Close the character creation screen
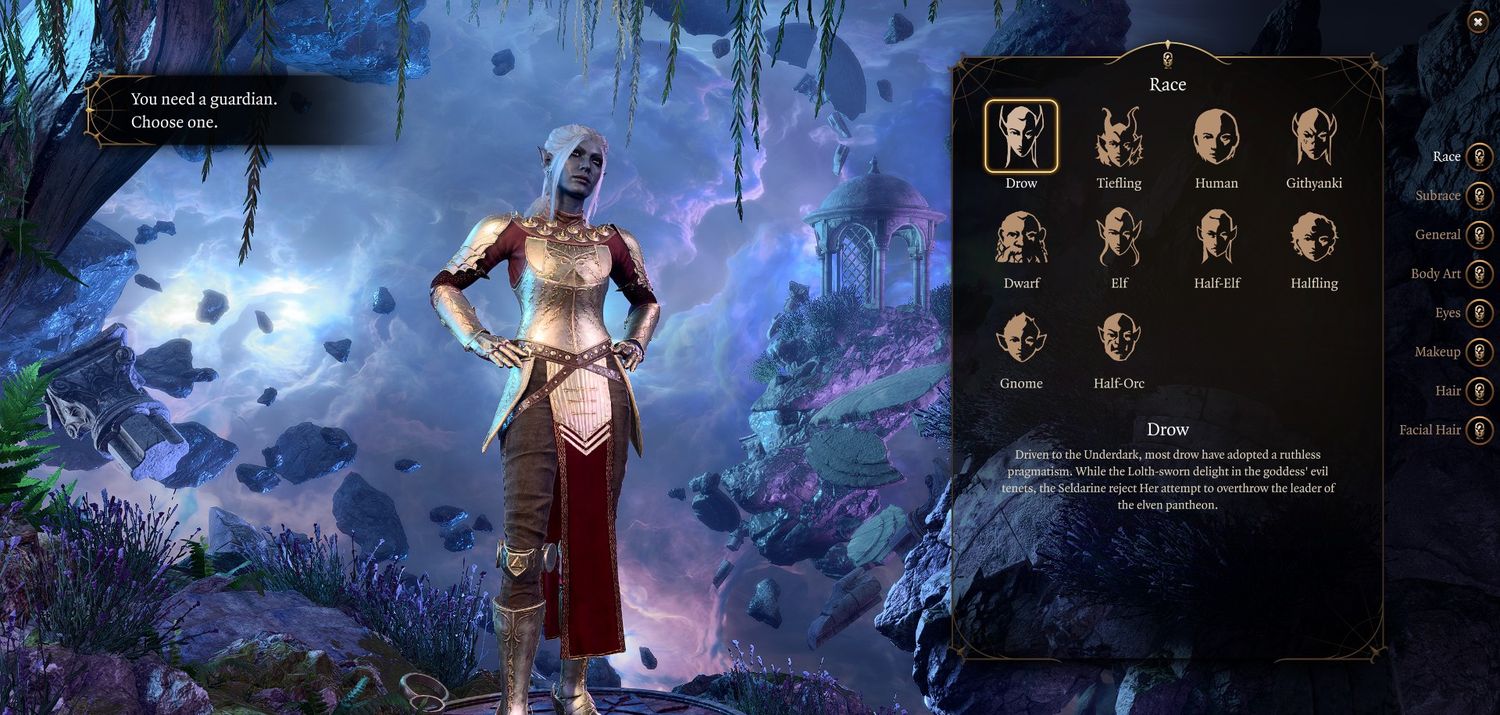 coord(1477,22)
